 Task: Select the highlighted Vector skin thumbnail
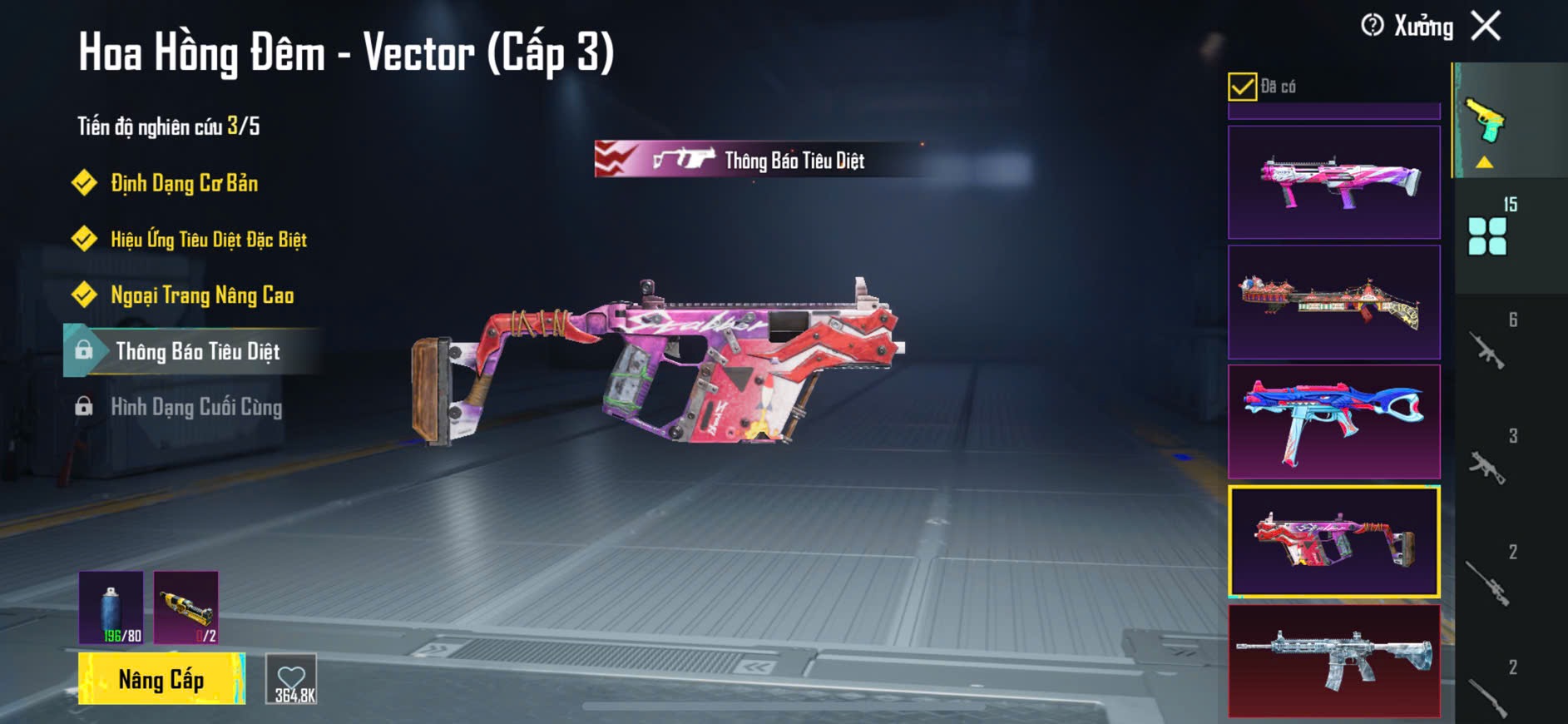[x=1333, y=542]
